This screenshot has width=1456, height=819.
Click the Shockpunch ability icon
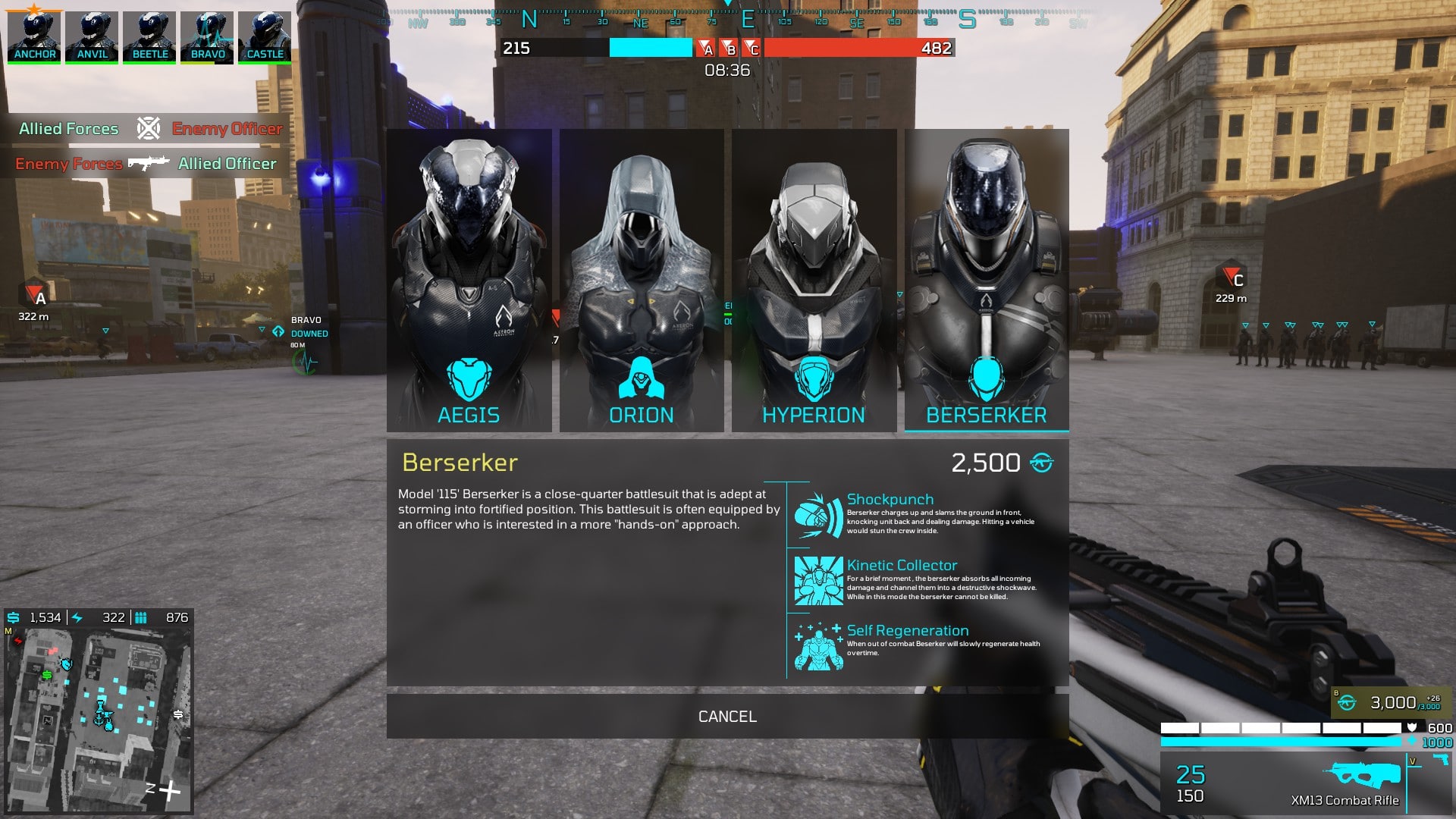(x=818, y=515)
